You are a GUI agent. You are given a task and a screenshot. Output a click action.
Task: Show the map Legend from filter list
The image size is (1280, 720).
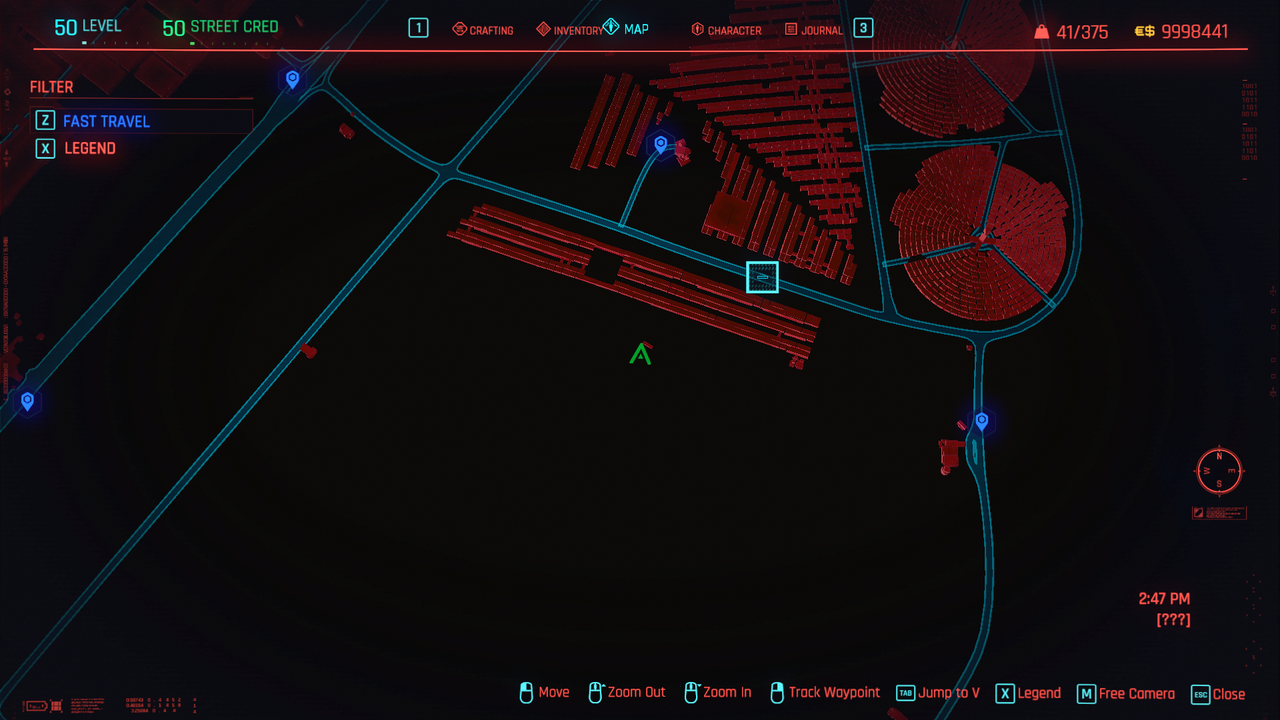pos(90,148)
